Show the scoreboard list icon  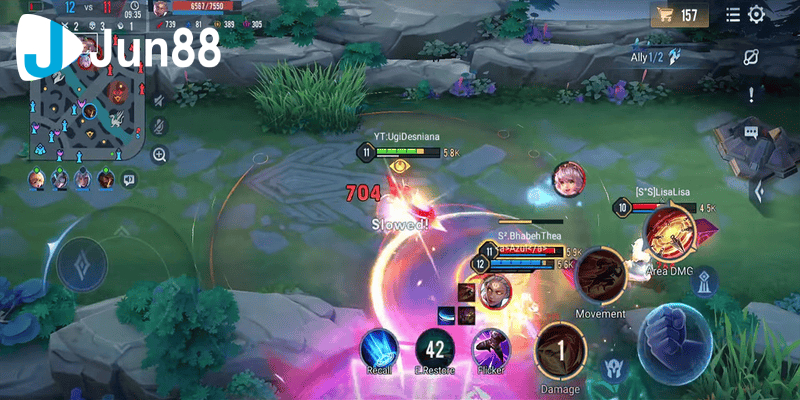(x=733, y=15)
